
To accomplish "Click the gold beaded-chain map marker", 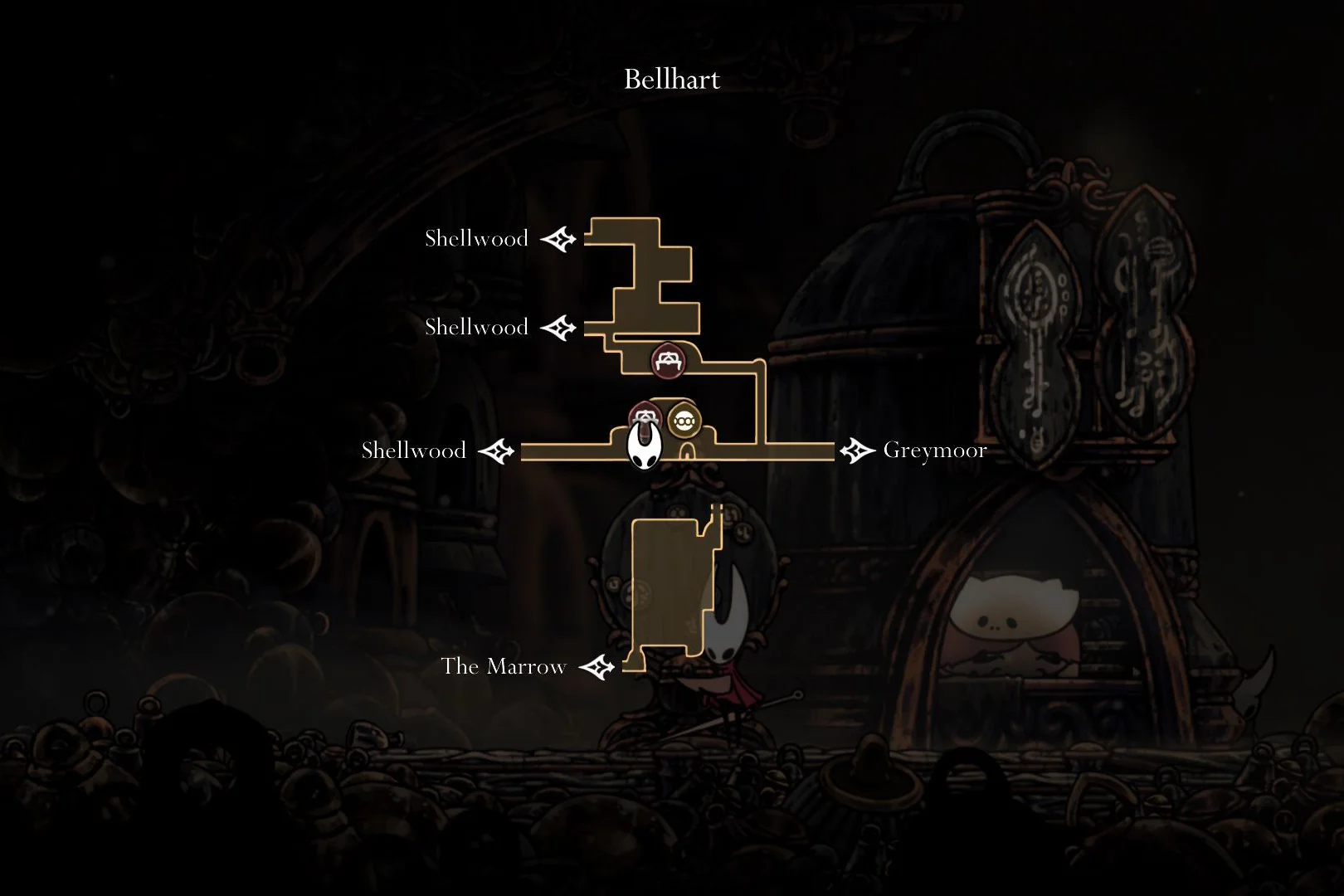I will (x=684, y=421).
